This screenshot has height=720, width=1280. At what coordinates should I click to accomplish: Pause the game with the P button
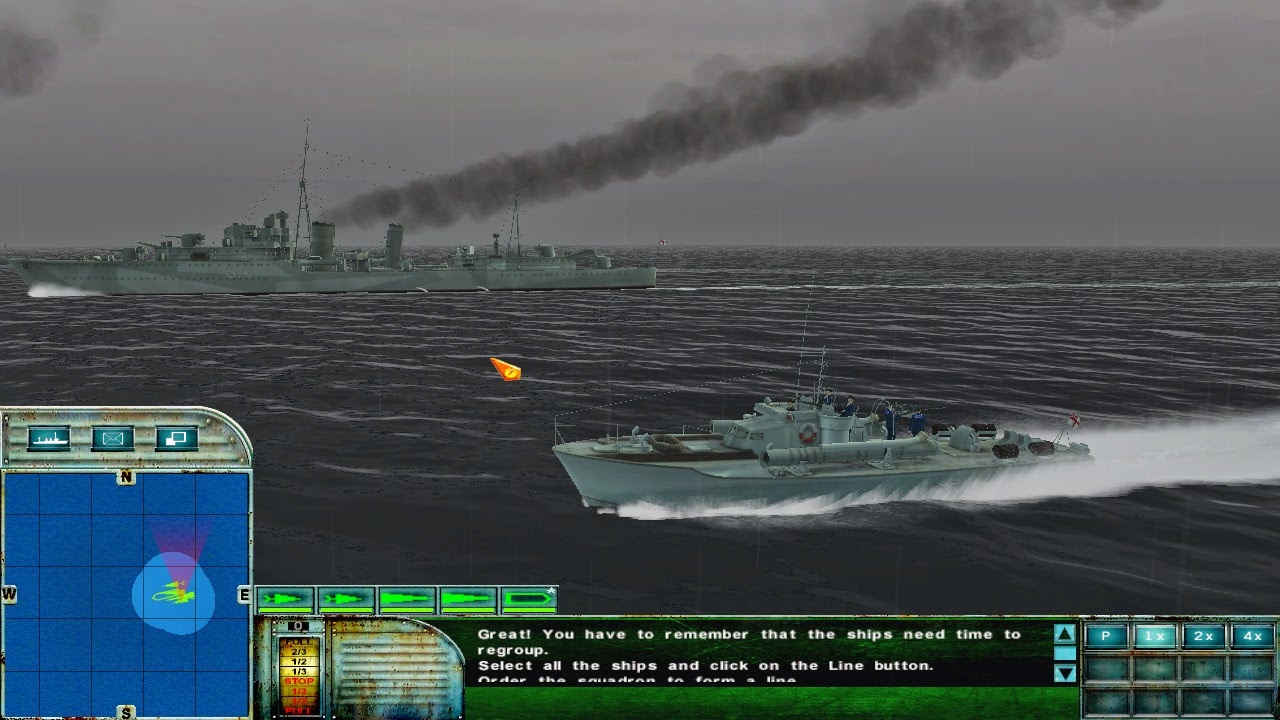pyautogui.click(x=1107, y=635)
